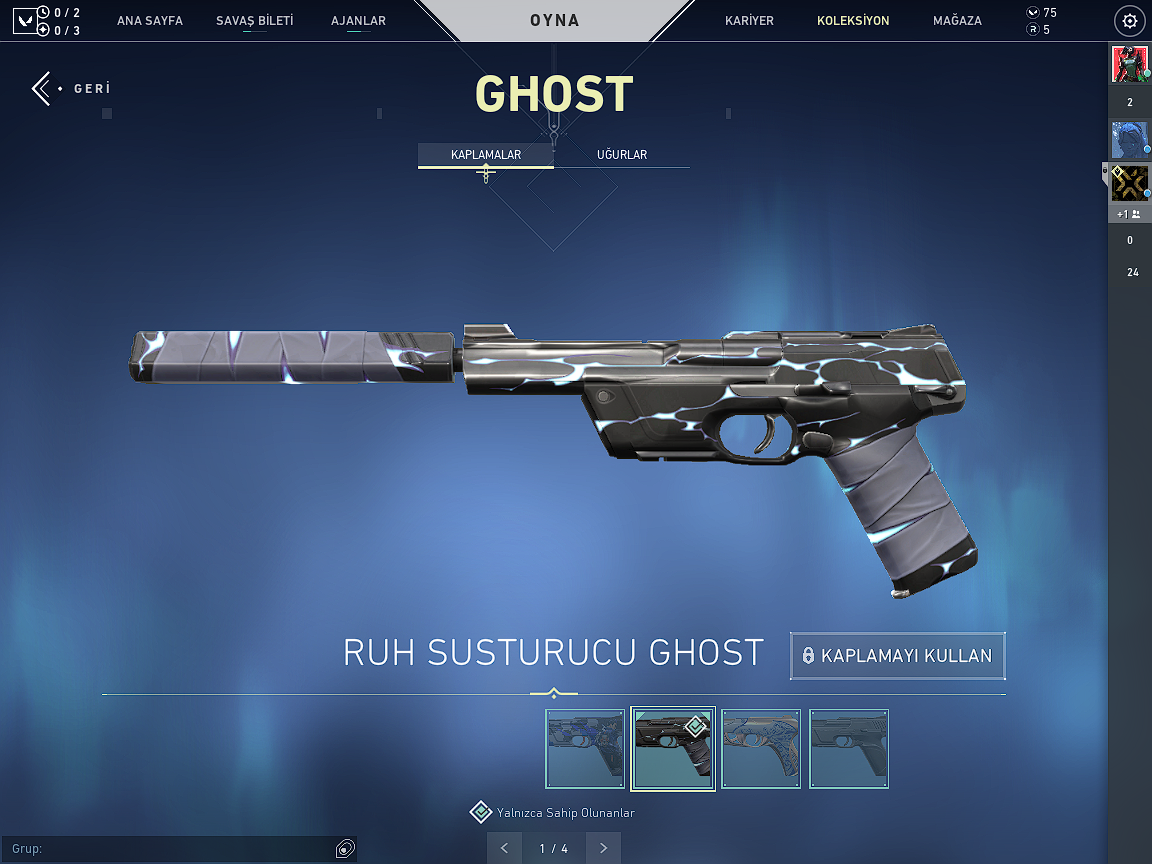Click the Grup chat input box

[170, 849]
